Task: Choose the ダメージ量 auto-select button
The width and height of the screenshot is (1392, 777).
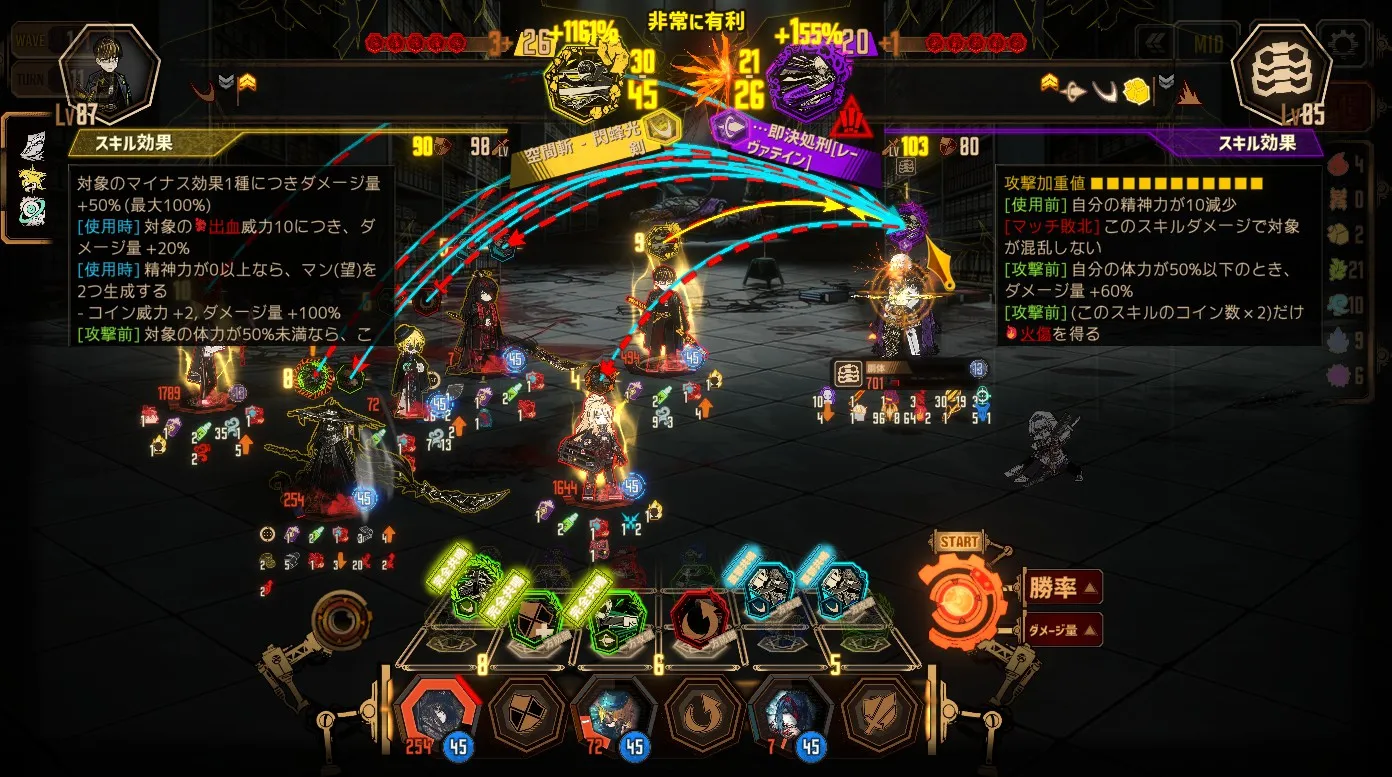Action: [x=1063, y=630]
